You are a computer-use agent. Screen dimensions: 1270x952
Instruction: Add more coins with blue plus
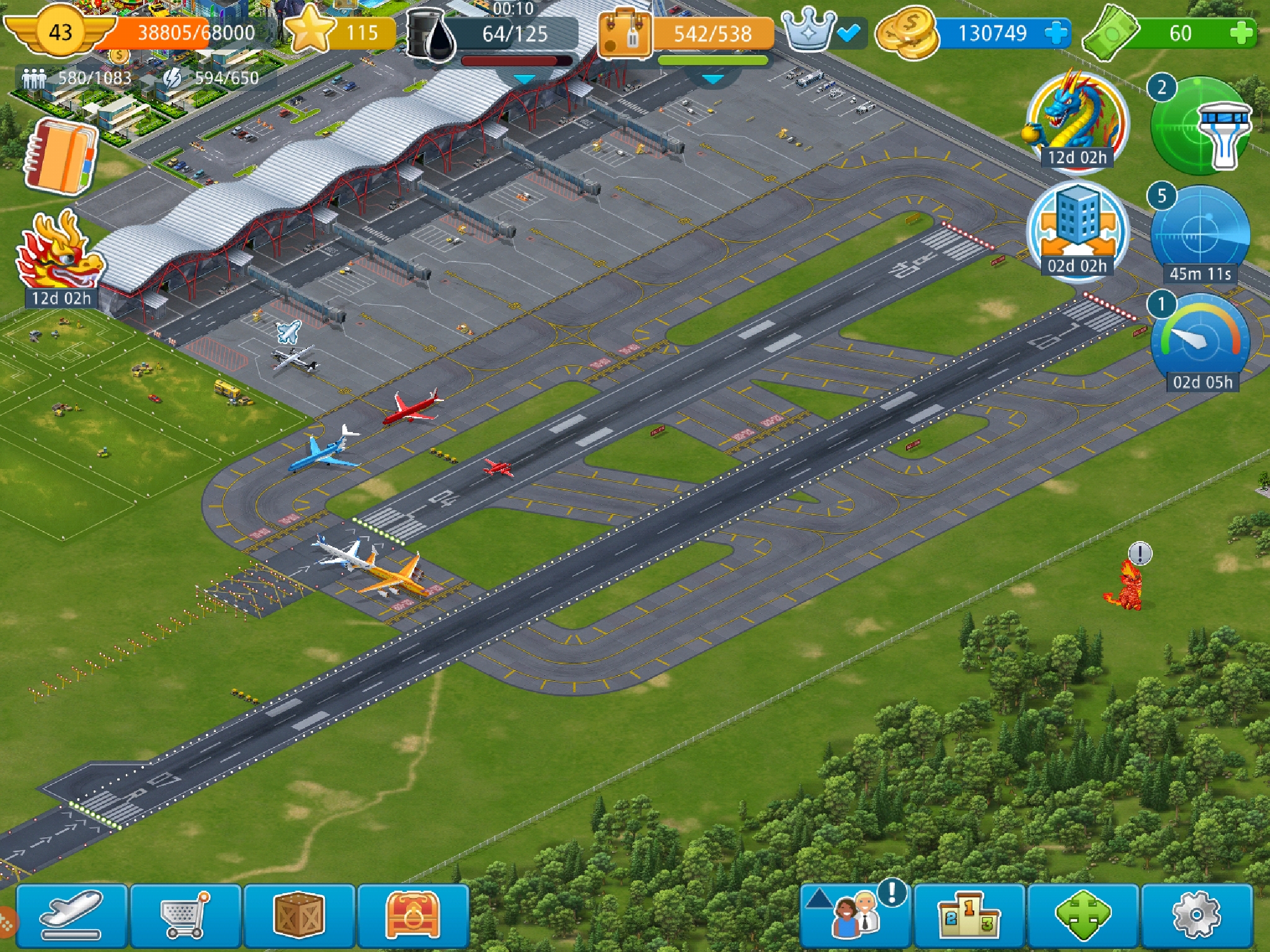(1056, 33)
